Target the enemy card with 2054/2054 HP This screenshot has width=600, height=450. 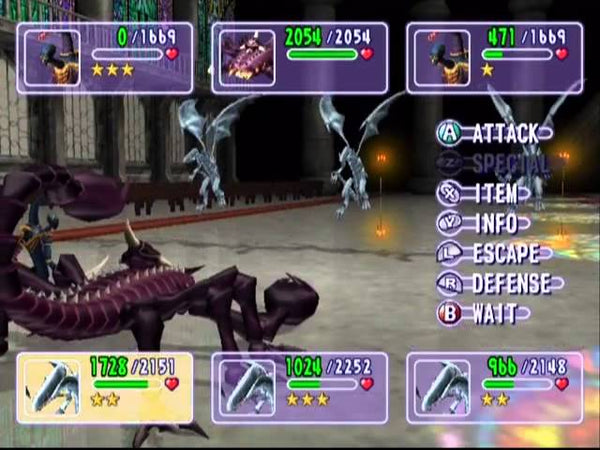[299, 58]
